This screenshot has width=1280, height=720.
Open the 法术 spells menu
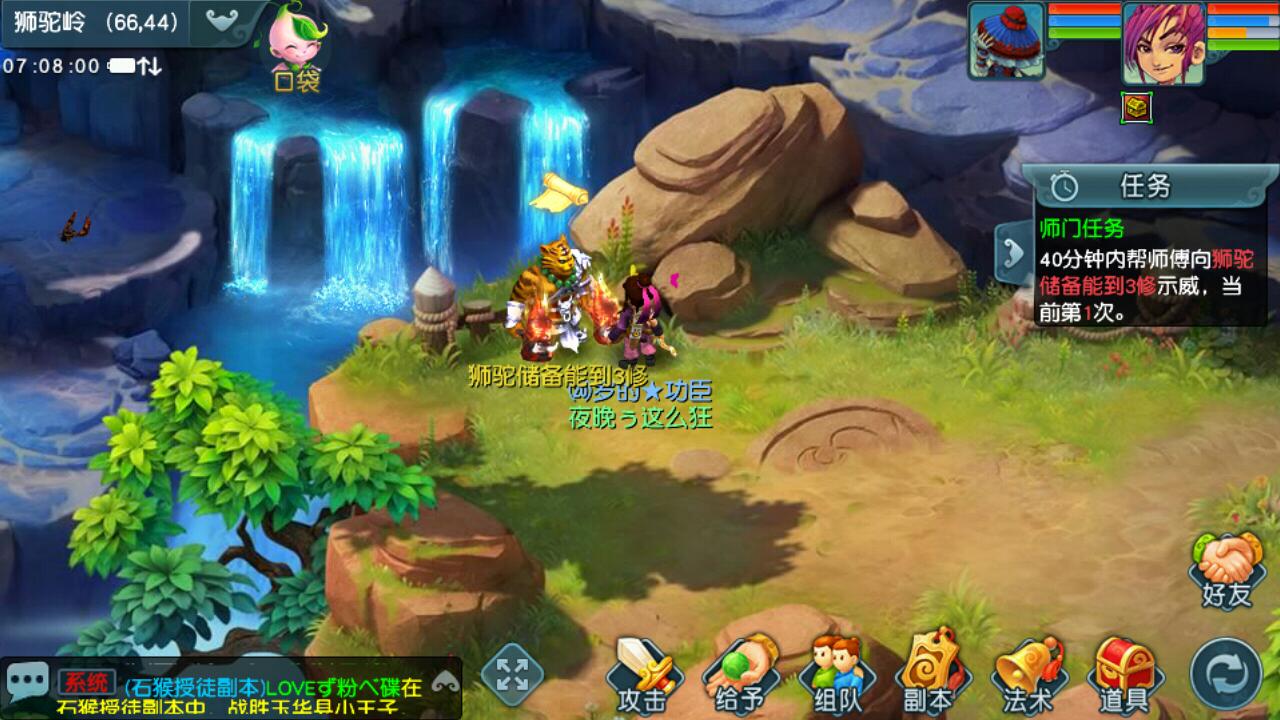pyautogui.click(x=1026, y=675)
